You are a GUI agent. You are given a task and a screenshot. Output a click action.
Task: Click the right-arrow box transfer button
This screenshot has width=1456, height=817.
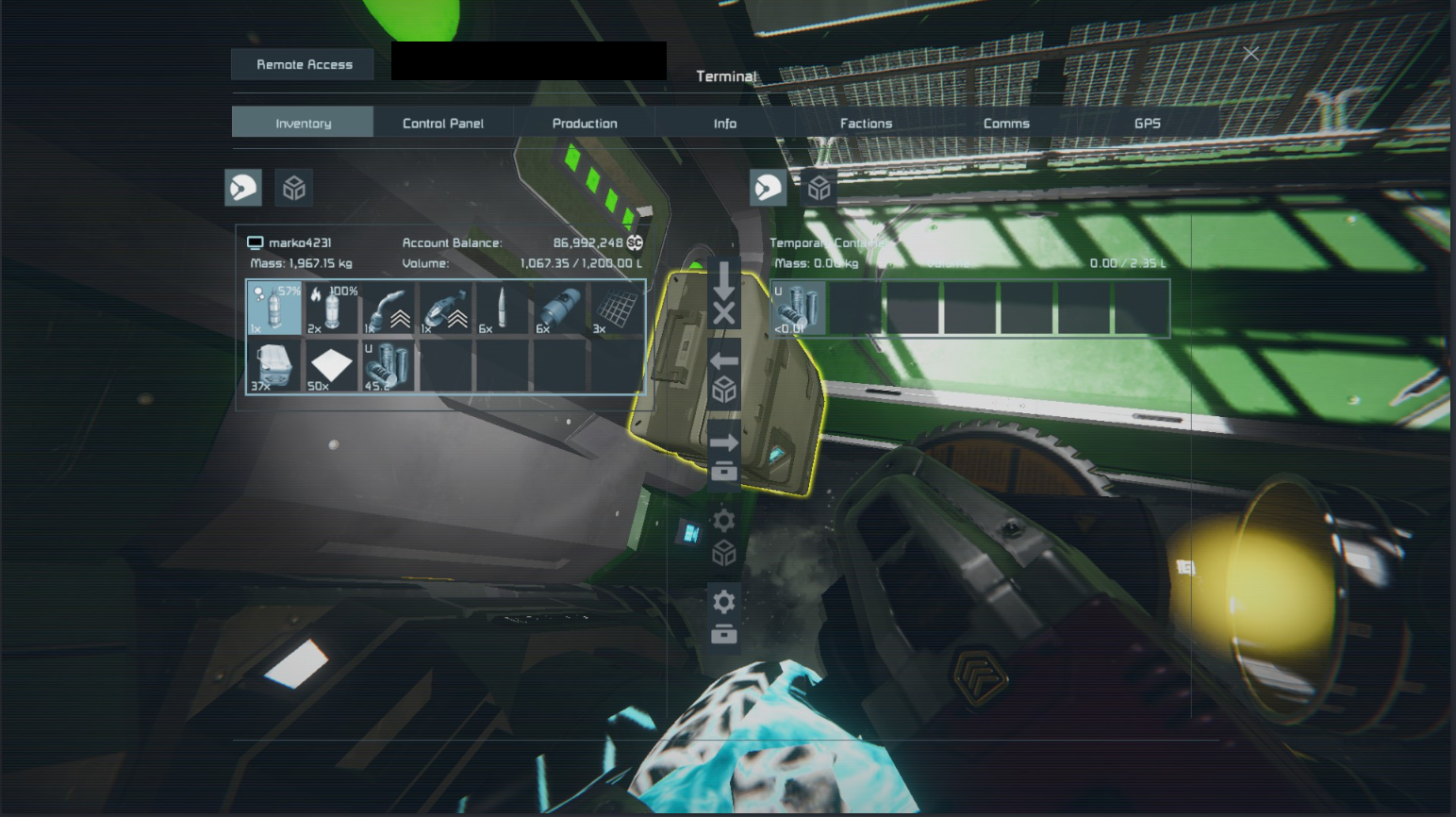pyautogui.click(x=723, y=457)
